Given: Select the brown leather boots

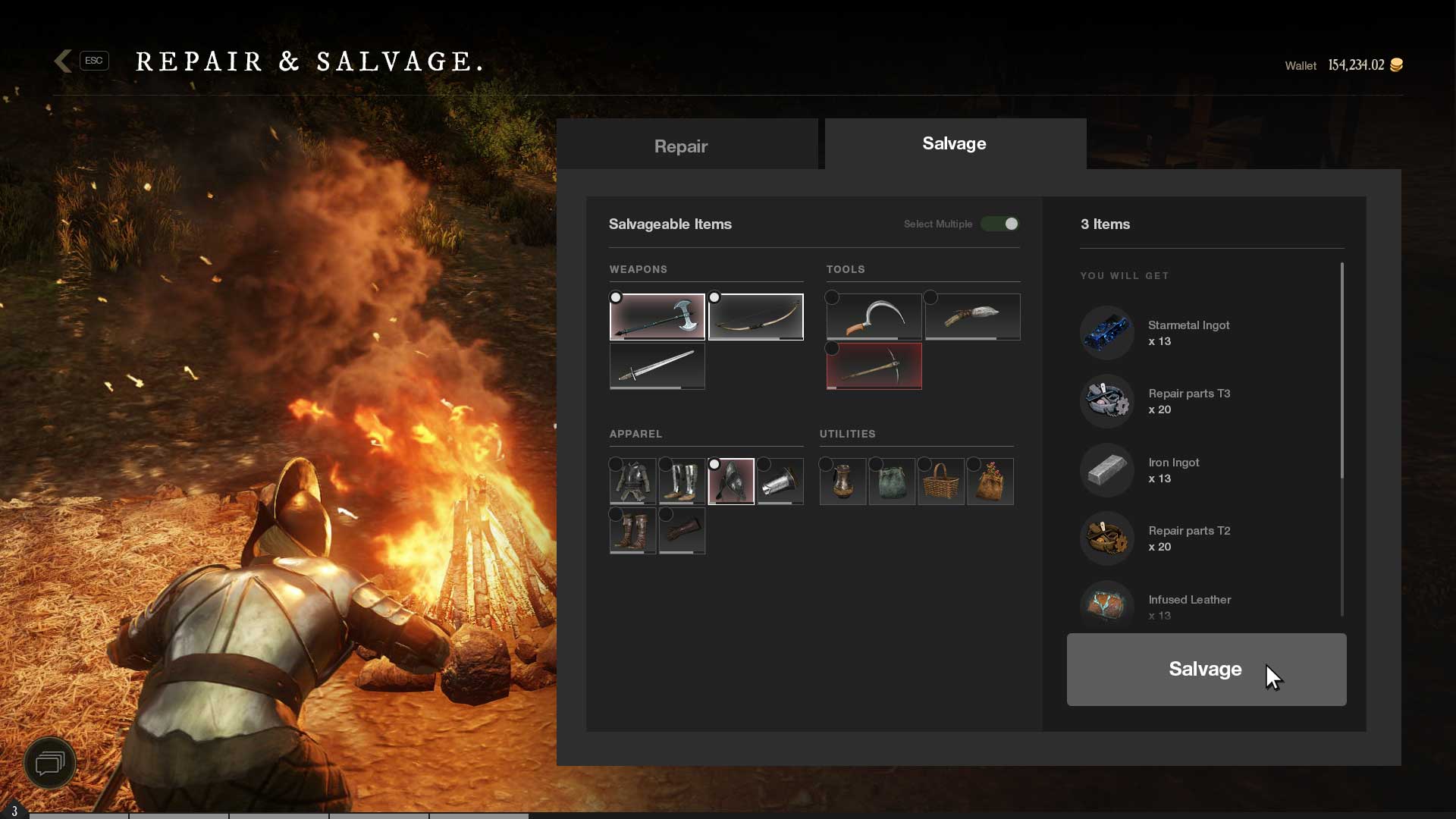Looking at the screenshot, I should click(x=632, y=531).
